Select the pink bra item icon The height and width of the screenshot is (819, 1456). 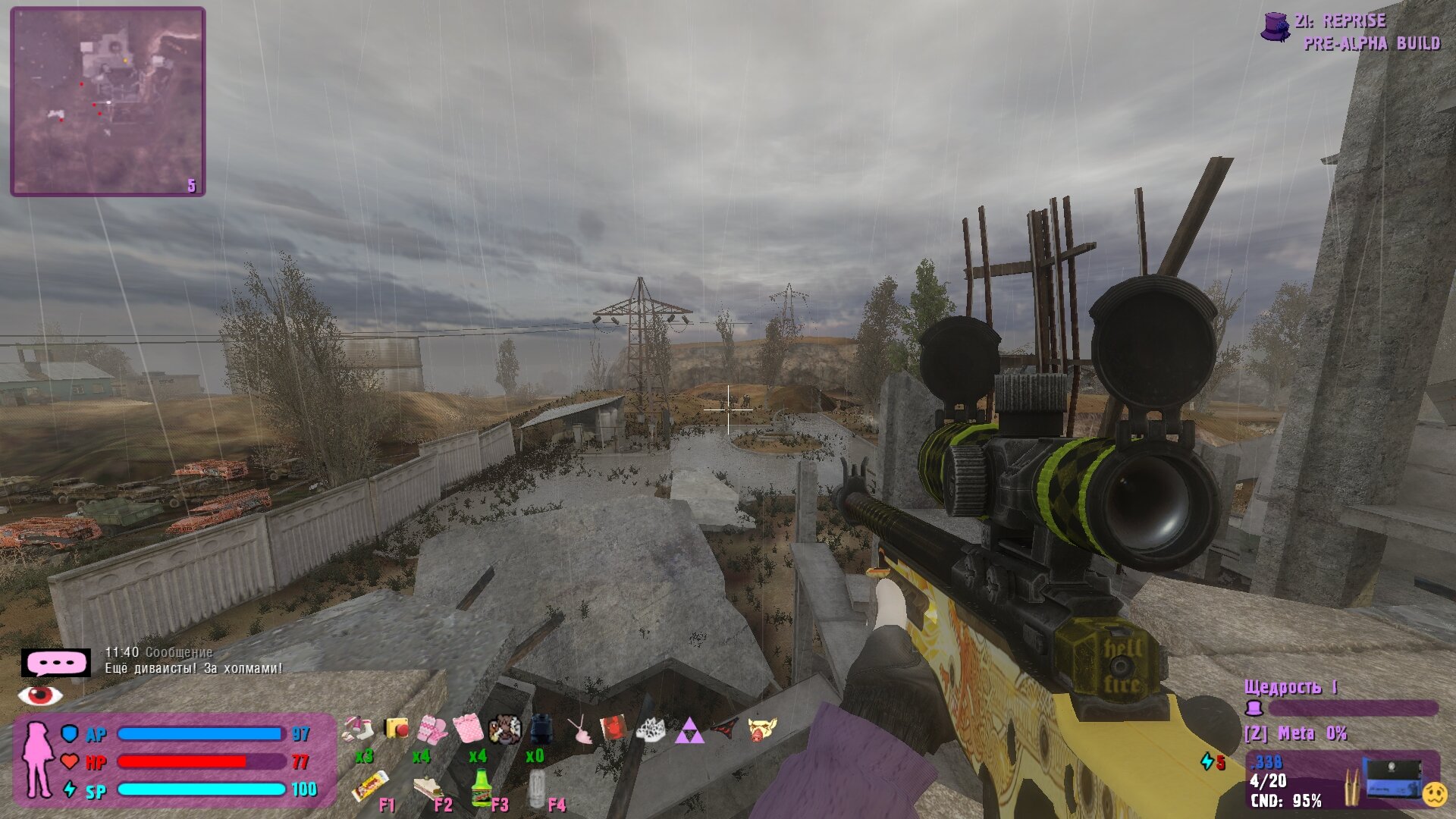pos(582,731)
